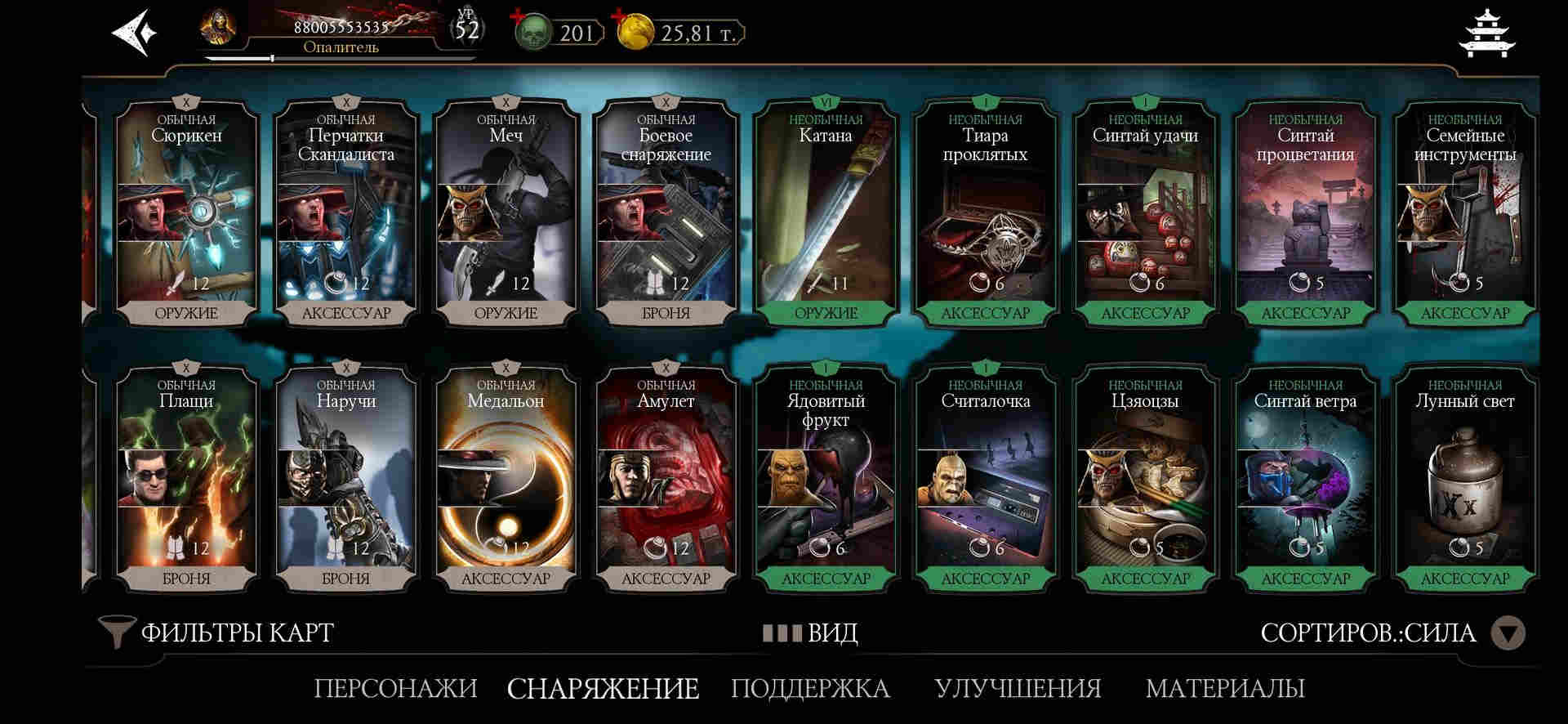1568x724 pixels.
Task: Open the Ядовитый фрукт card
Action: (x=826, y=478)
